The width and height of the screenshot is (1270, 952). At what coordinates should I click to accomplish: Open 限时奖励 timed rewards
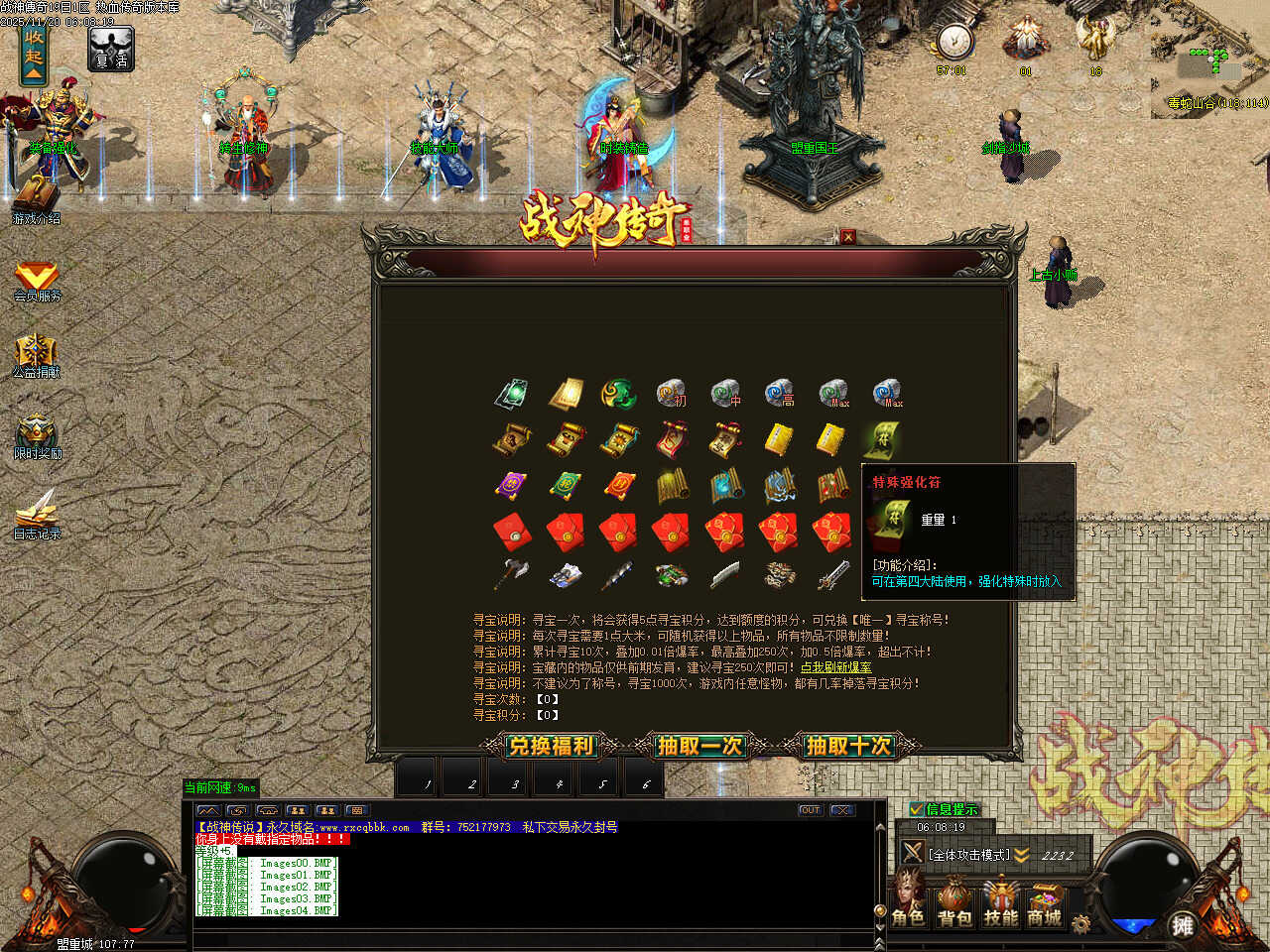[37, 436]
